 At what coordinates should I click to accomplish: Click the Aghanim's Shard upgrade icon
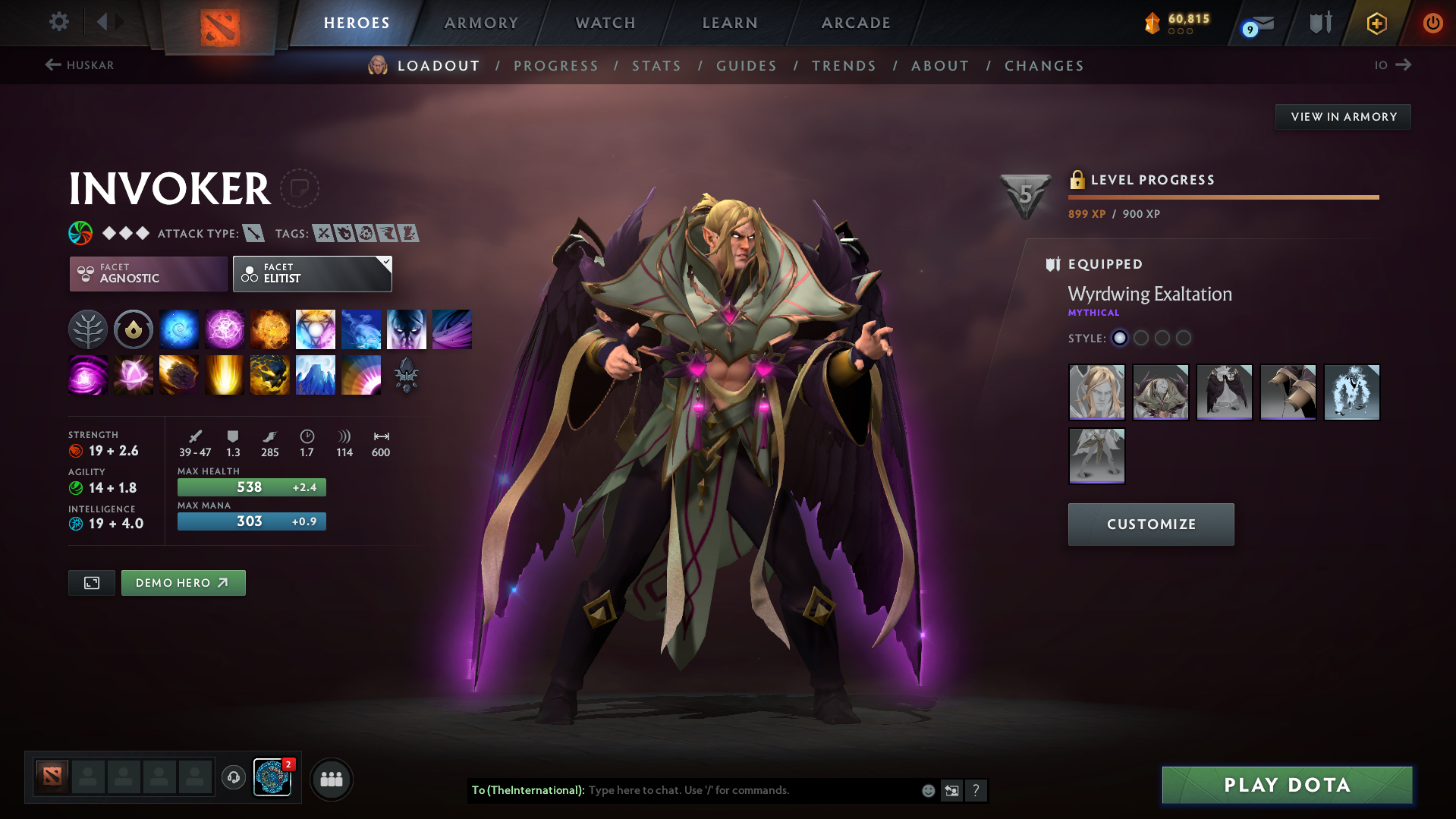pos(407,374)
